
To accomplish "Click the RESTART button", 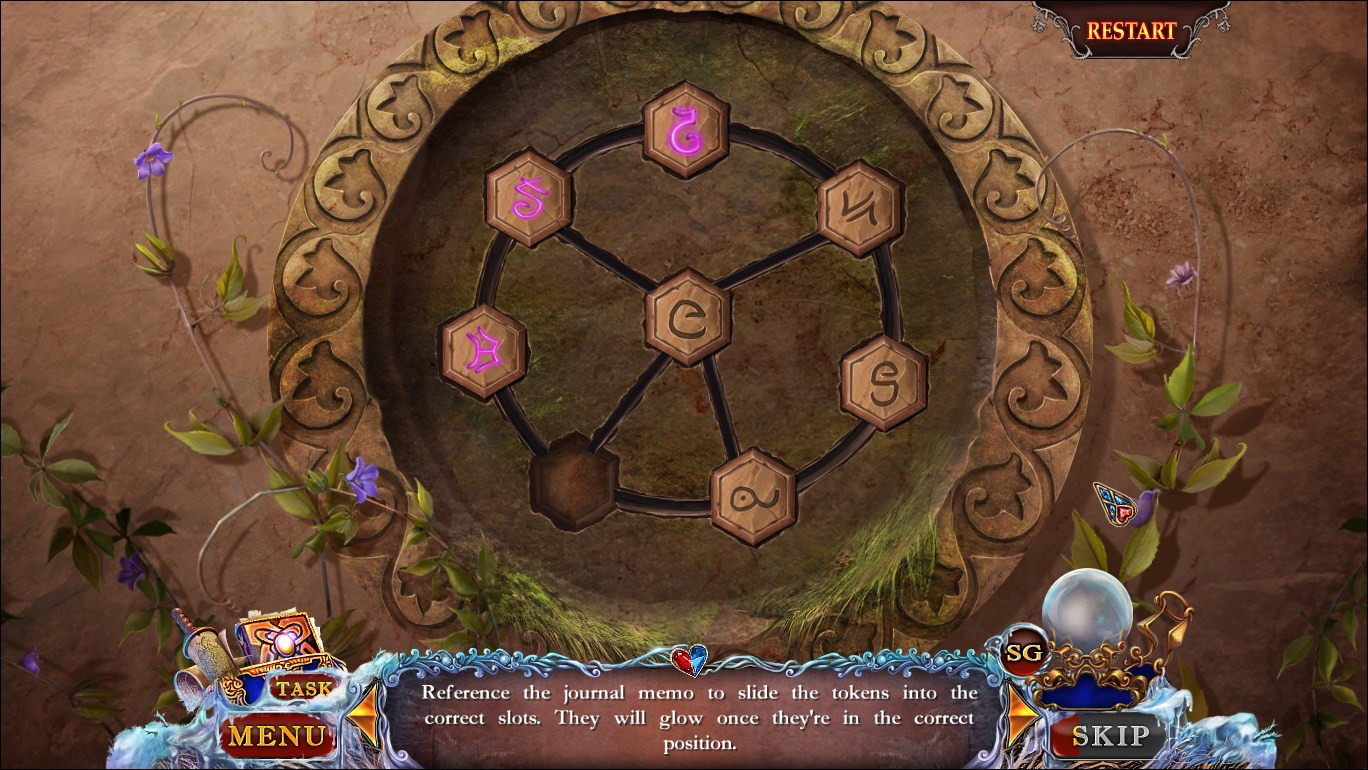I will pos(1129,29).
